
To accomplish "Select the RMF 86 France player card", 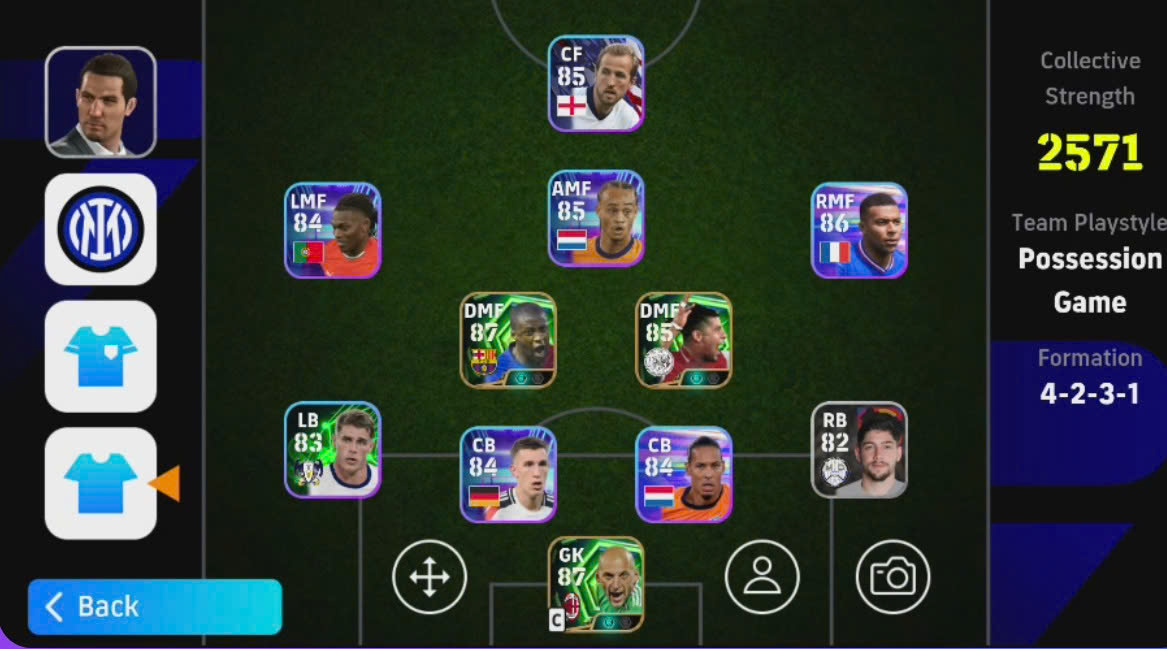I will pyautogui.click(x=859, y=230).
